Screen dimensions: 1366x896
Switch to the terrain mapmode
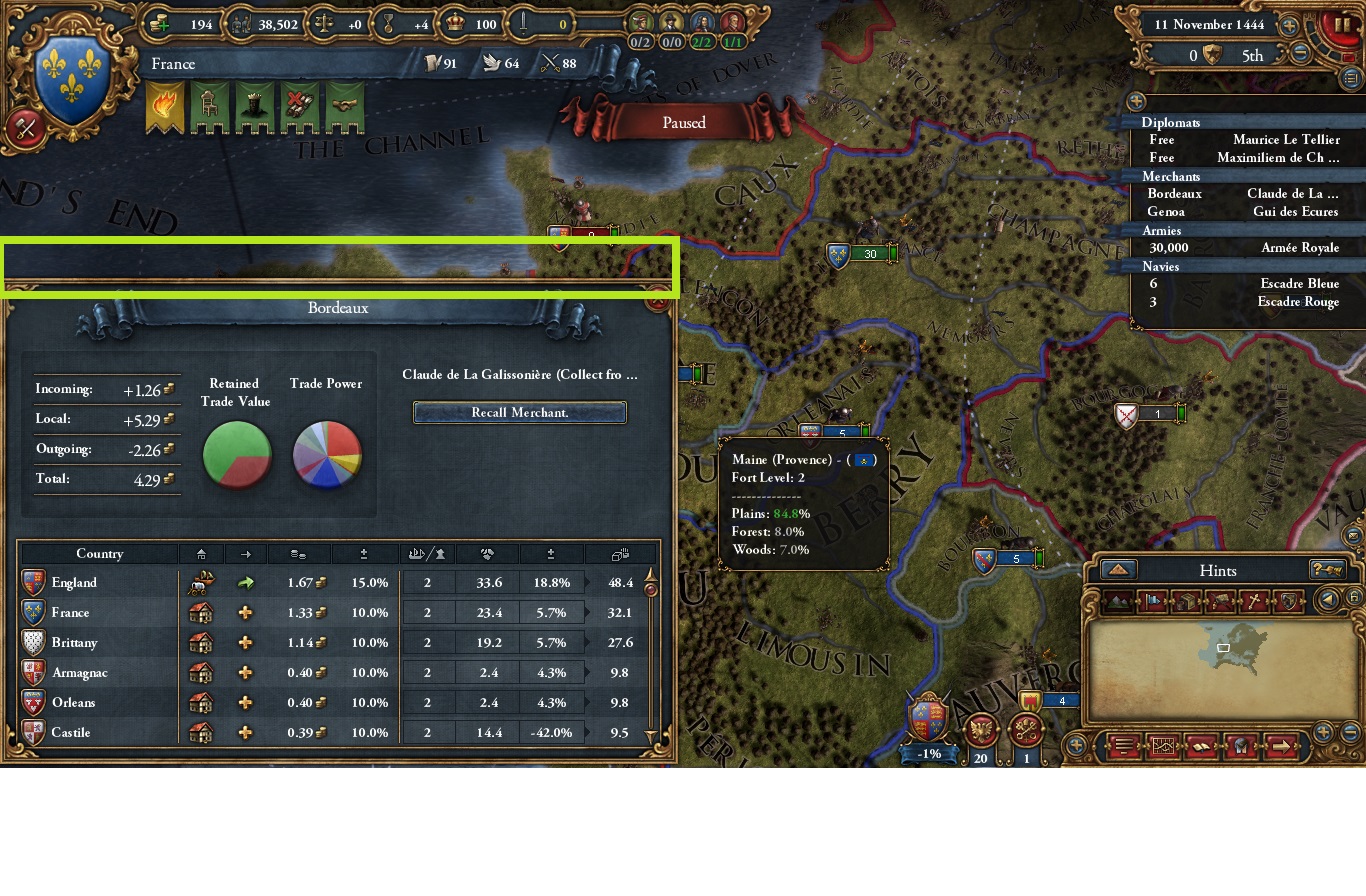point(1117,601)
